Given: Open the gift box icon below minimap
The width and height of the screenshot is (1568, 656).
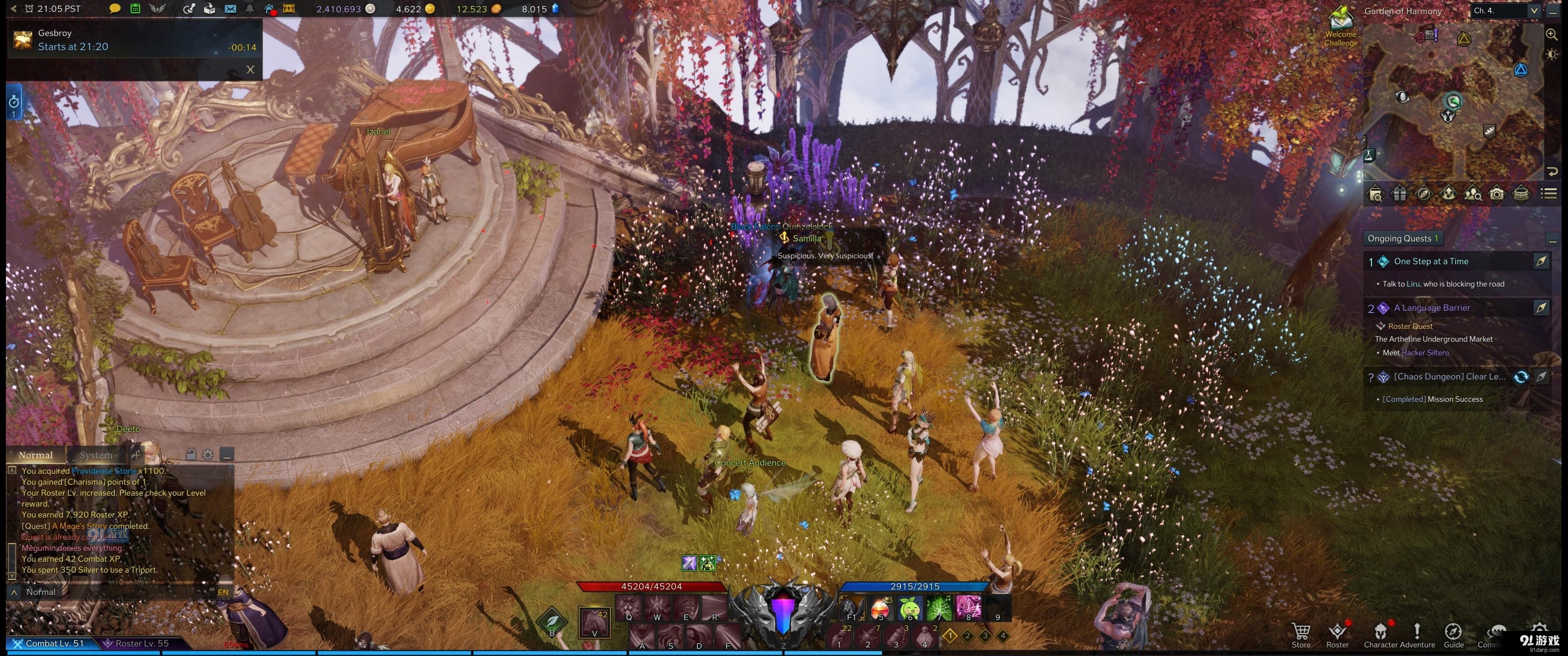Looking at the screenshot, I should [x=1399, y=195].
